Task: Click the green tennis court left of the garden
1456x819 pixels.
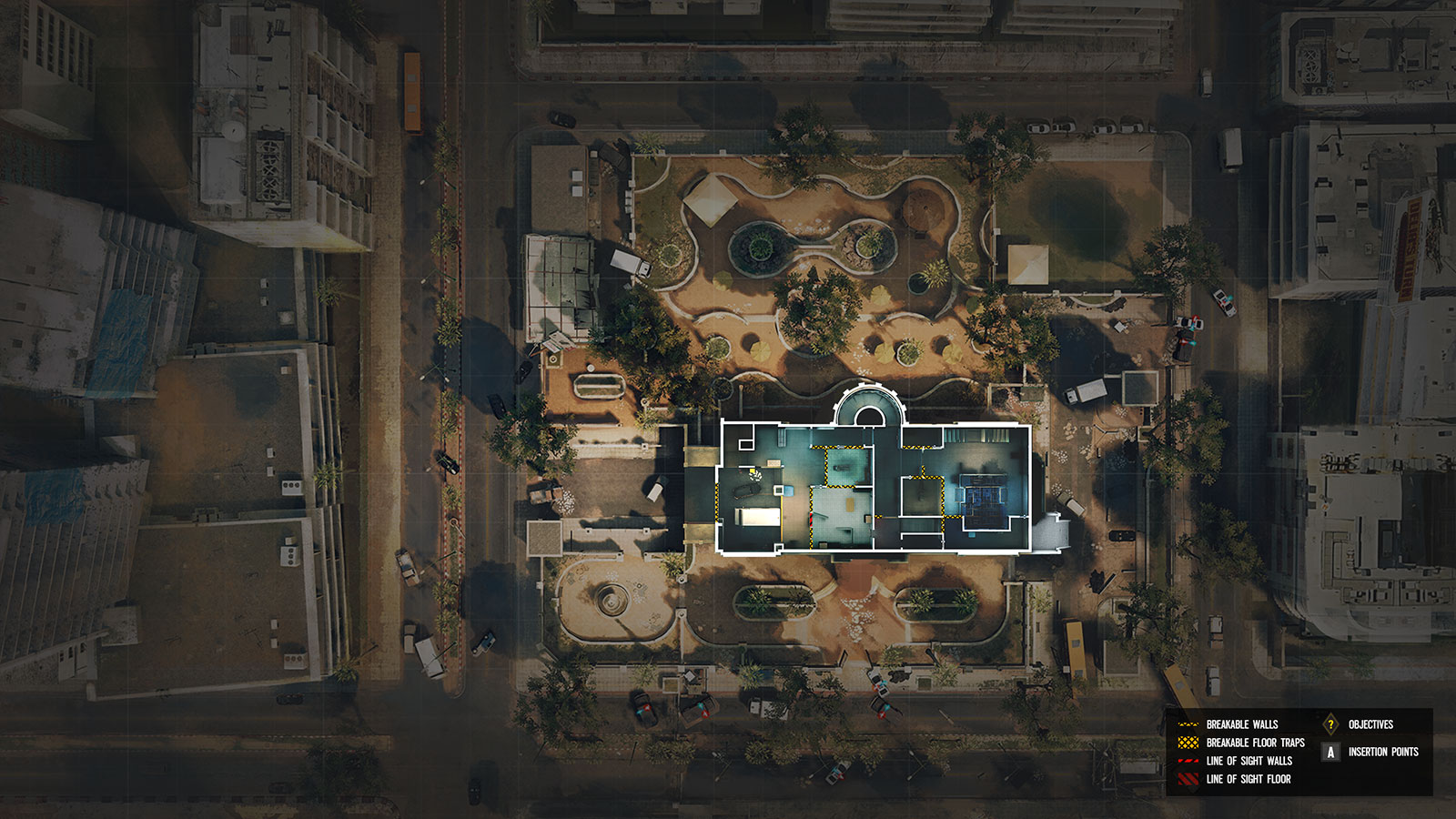Action: pos(560,268)
